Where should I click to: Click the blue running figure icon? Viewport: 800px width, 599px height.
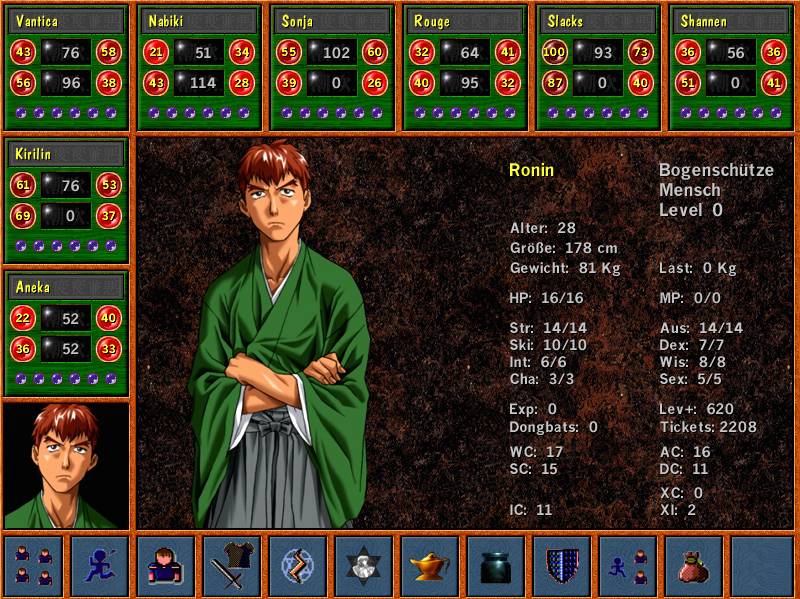[100, 566]
